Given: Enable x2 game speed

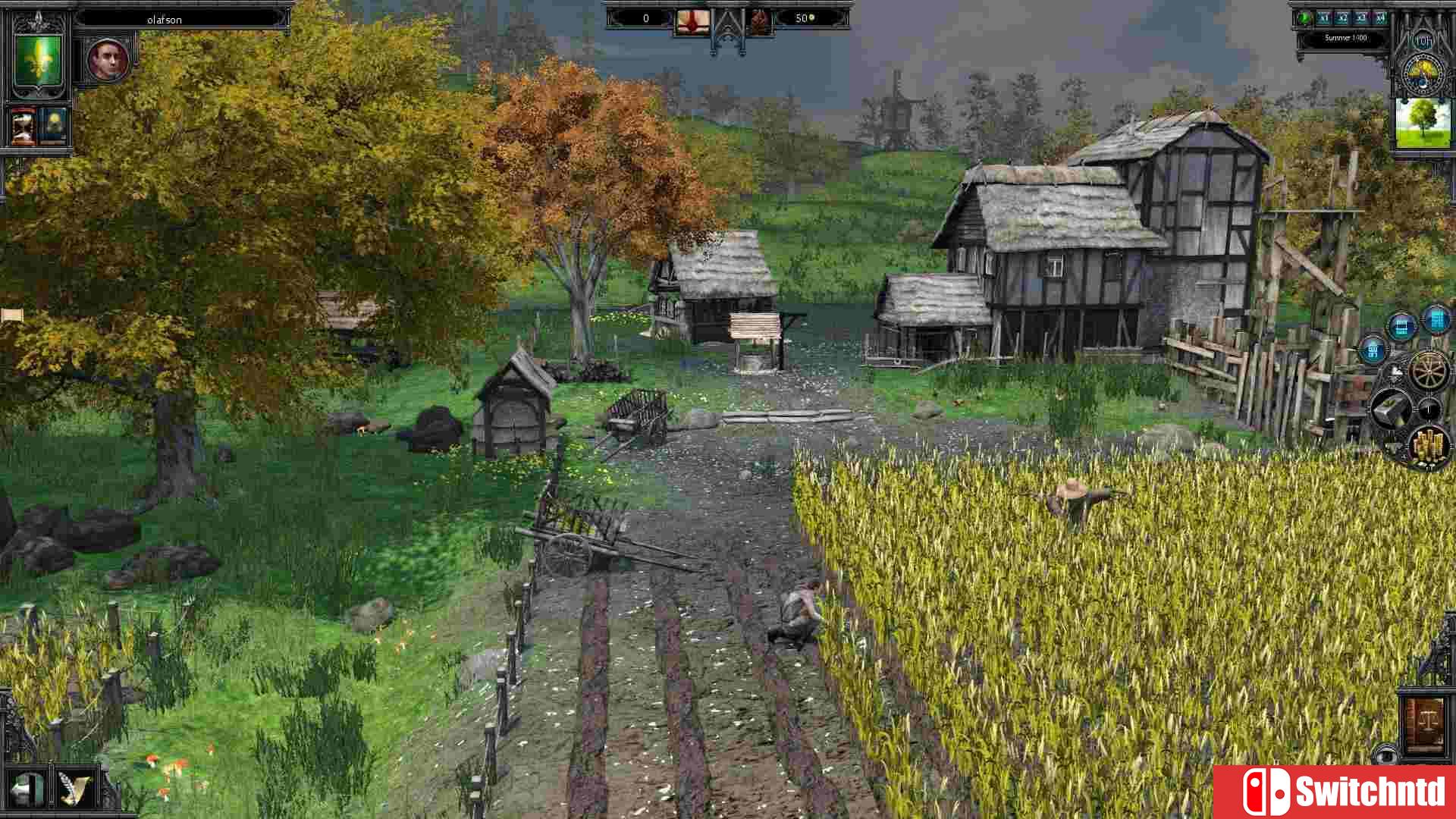Looking at the screenshot, I should (x=1342, y=17).
